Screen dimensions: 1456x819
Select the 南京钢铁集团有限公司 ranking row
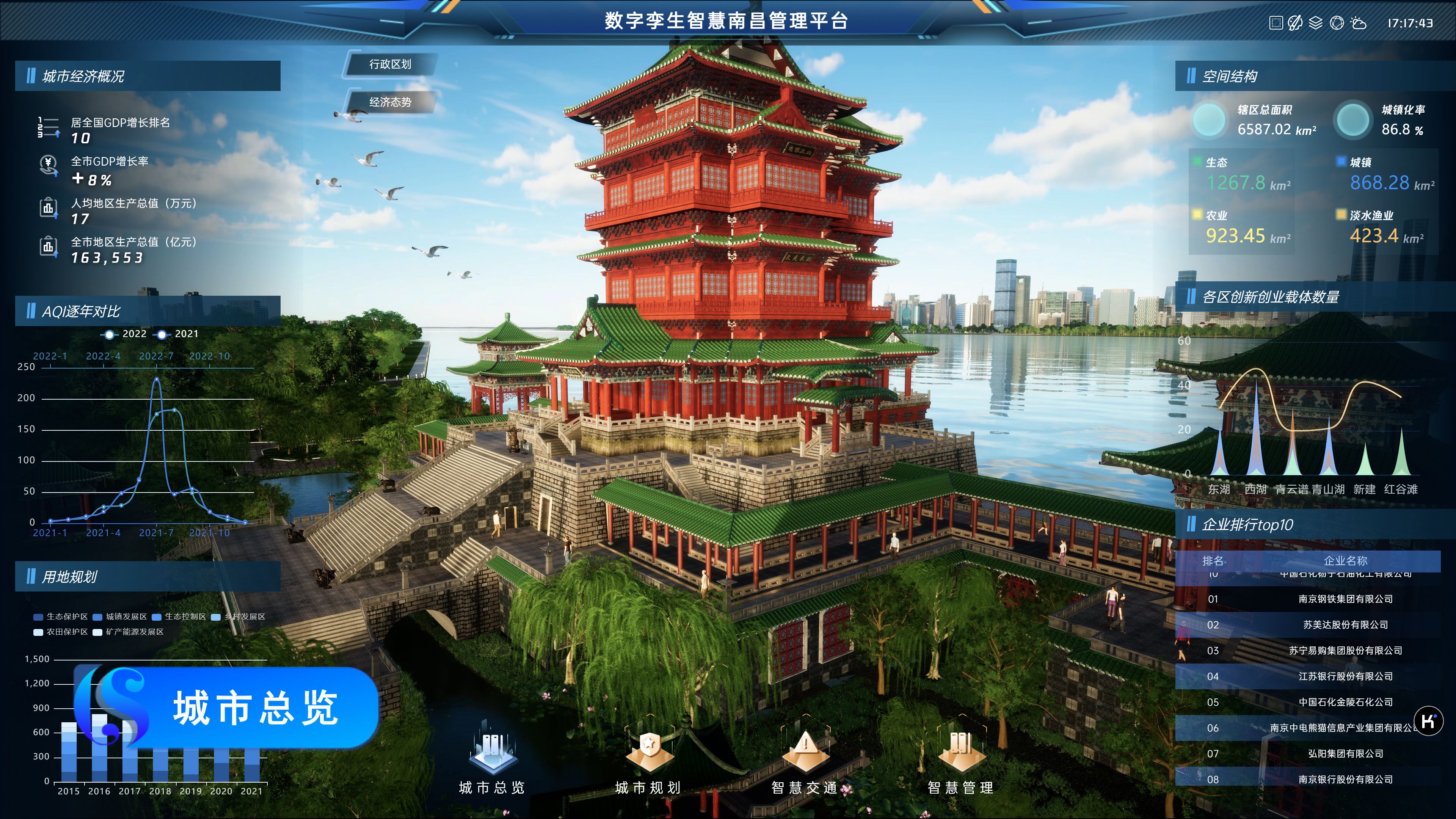point(1345,599)
